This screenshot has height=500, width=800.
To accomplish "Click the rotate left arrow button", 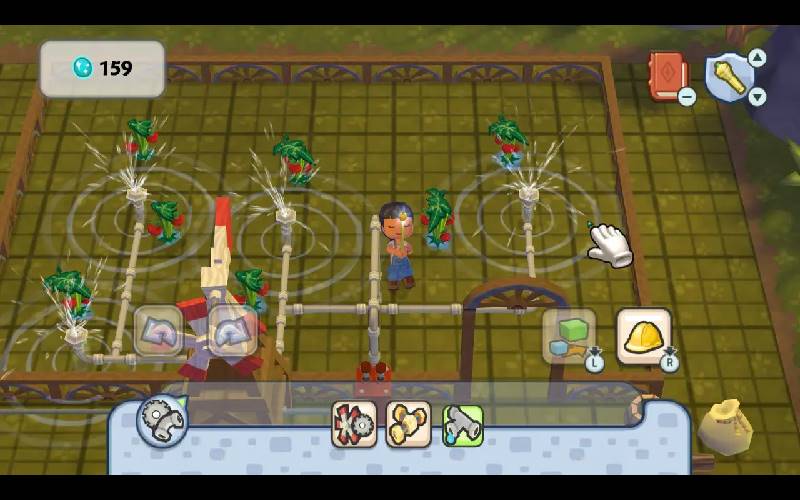I will pos(158,330).
